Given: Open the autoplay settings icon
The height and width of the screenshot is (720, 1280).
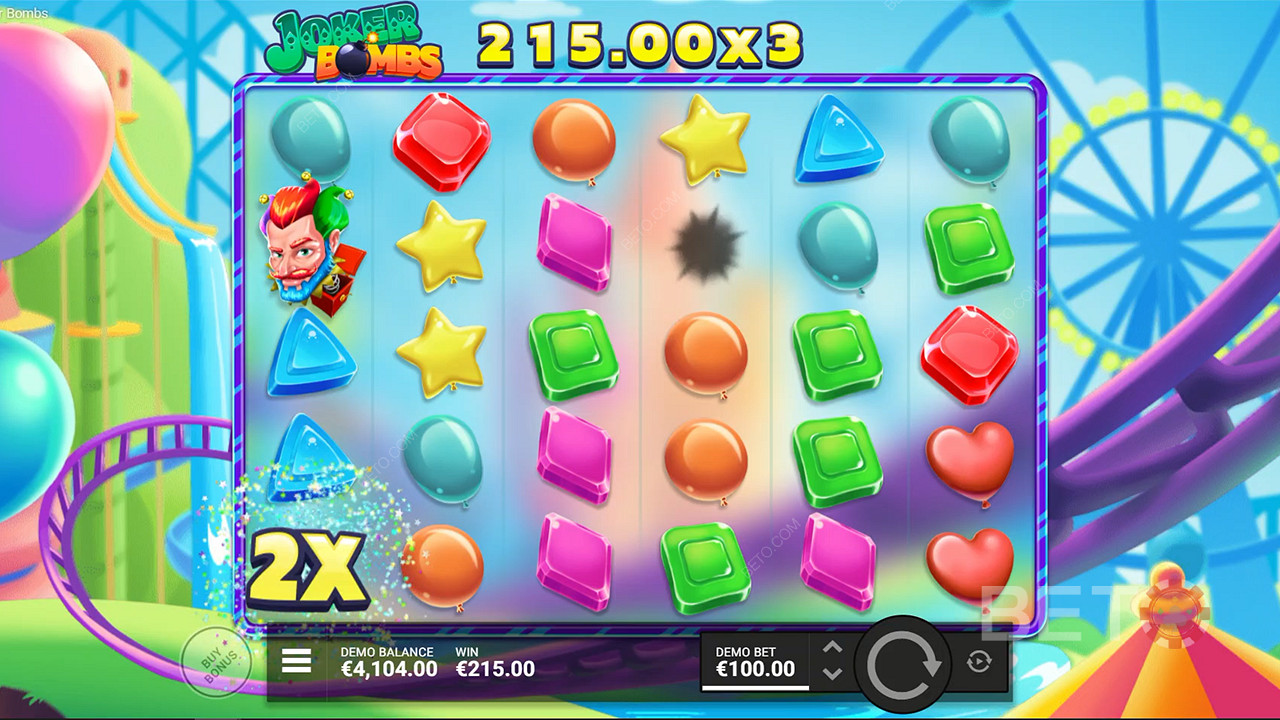Looking at the screenshot, I should point(979,661).
